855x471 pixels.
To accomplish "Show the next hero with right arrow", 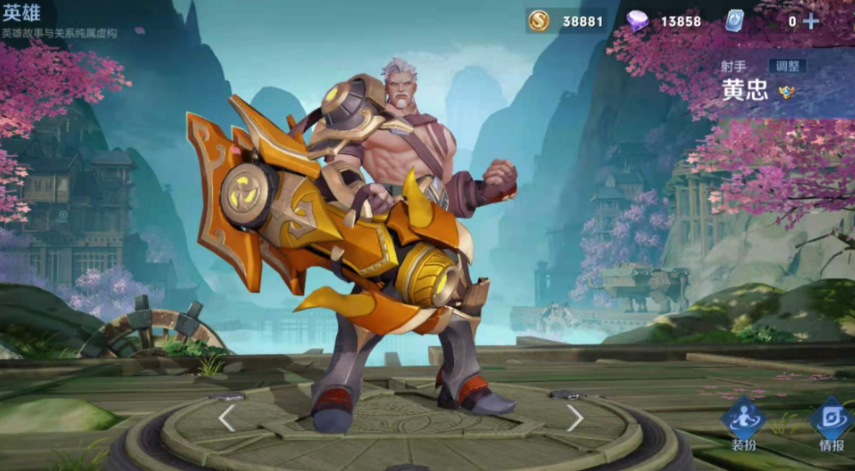I will (575, 417).
